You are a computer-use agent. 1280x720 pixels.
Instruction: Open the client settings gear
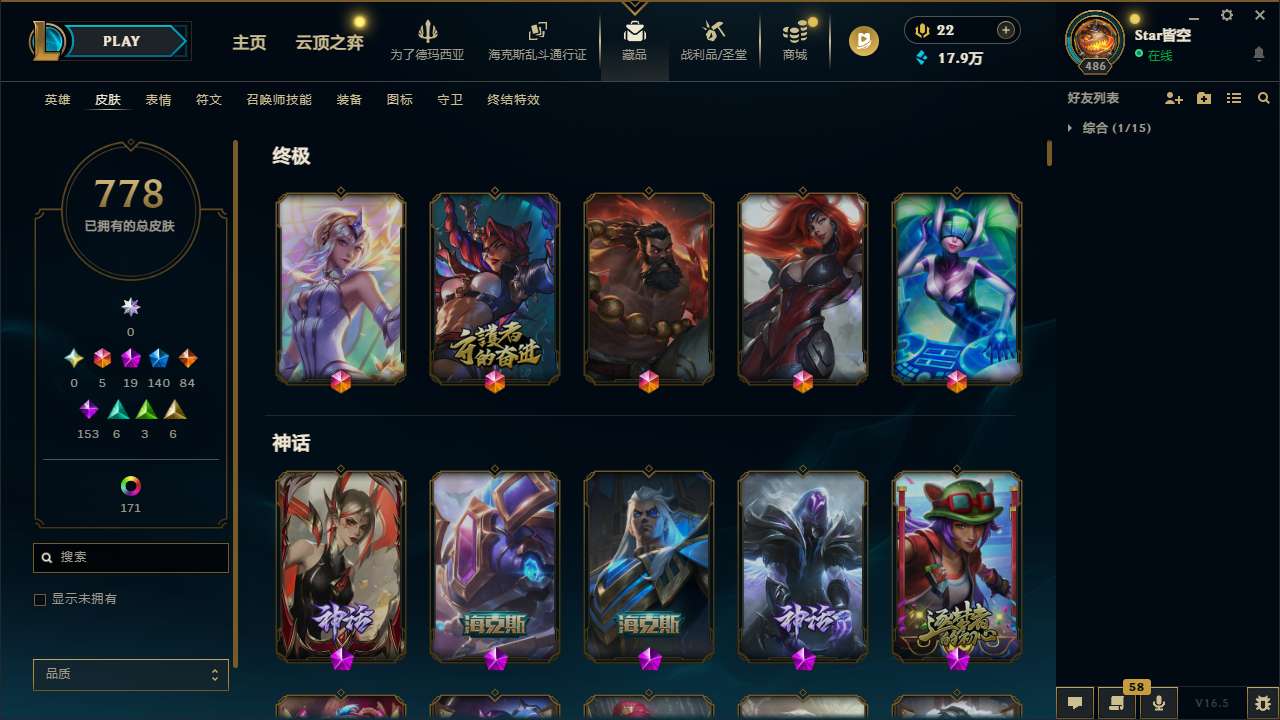click(x=1225, y=15)
